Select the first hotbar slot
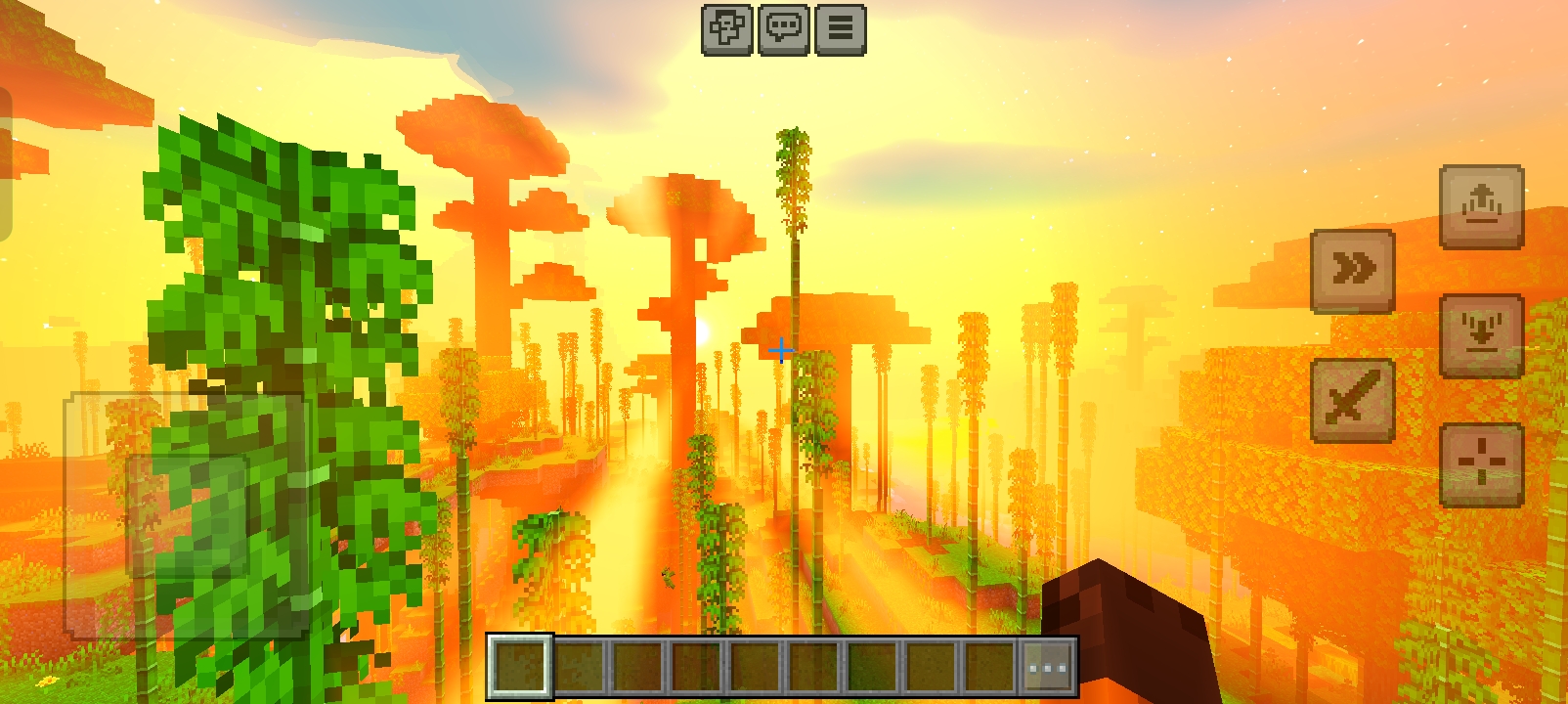Image resolution: width=1568 pixels, height=704 pixels. click(x=524, y=667)
